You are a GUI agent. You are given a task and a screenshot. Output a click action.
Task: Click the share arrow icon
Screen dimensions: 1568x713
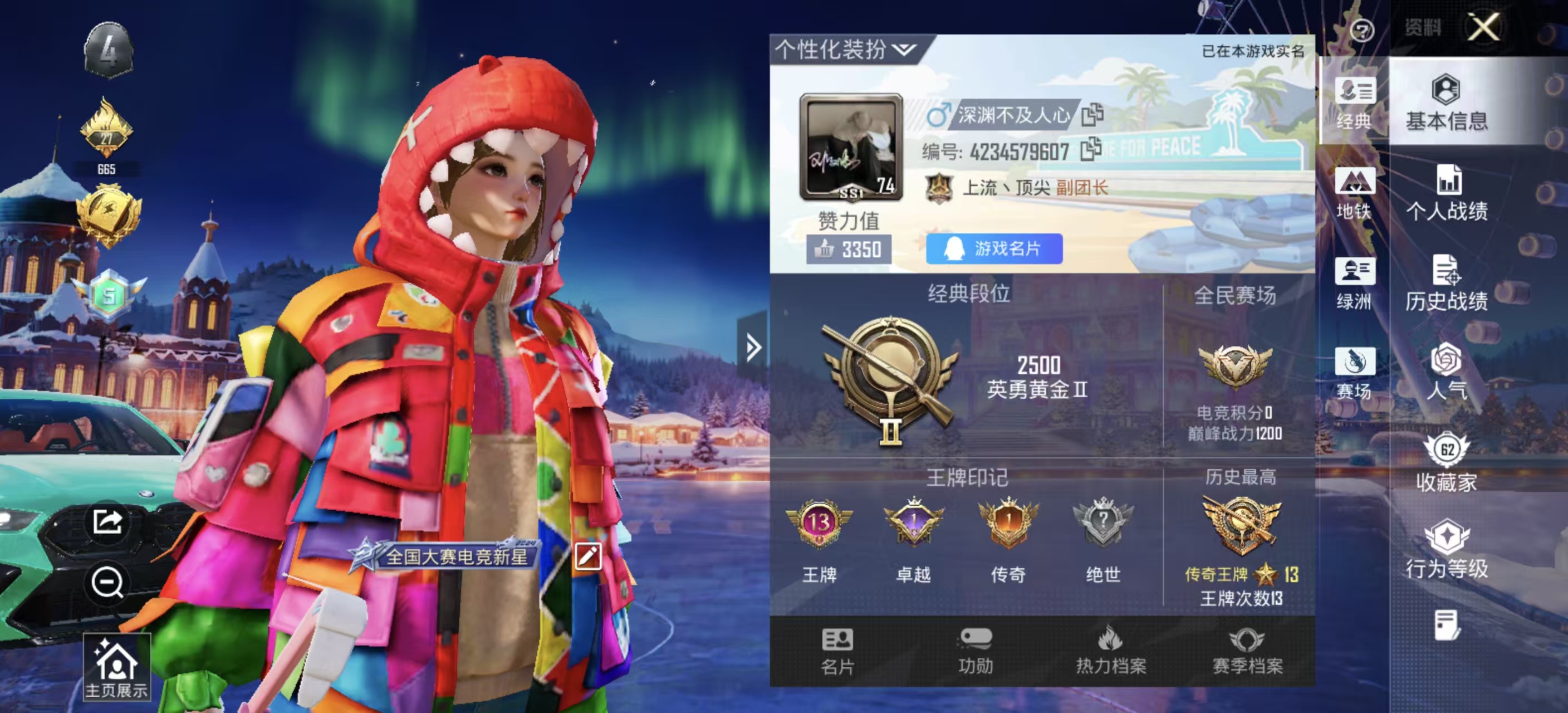(107, 521)
